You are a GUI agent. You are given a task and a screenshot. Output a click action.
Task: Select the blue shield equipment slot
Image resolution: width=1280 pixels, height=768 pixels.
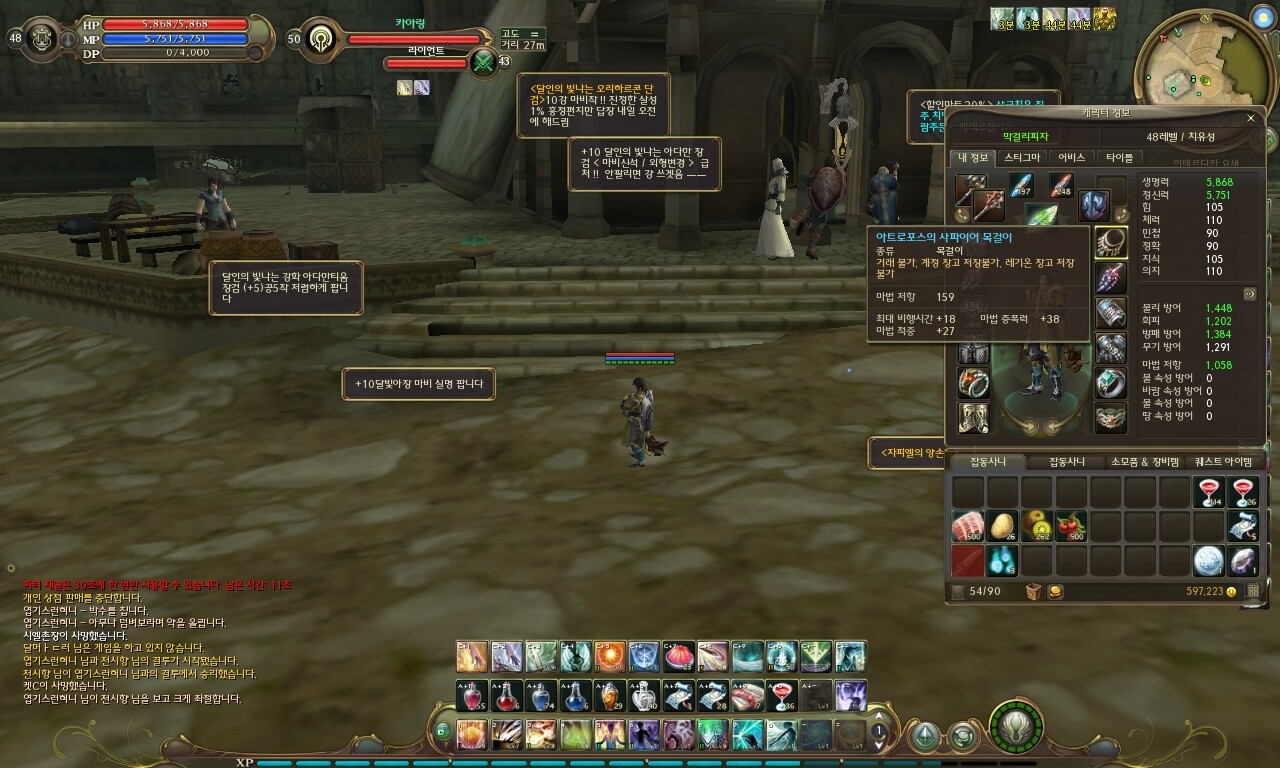[x=1093, y=205]
